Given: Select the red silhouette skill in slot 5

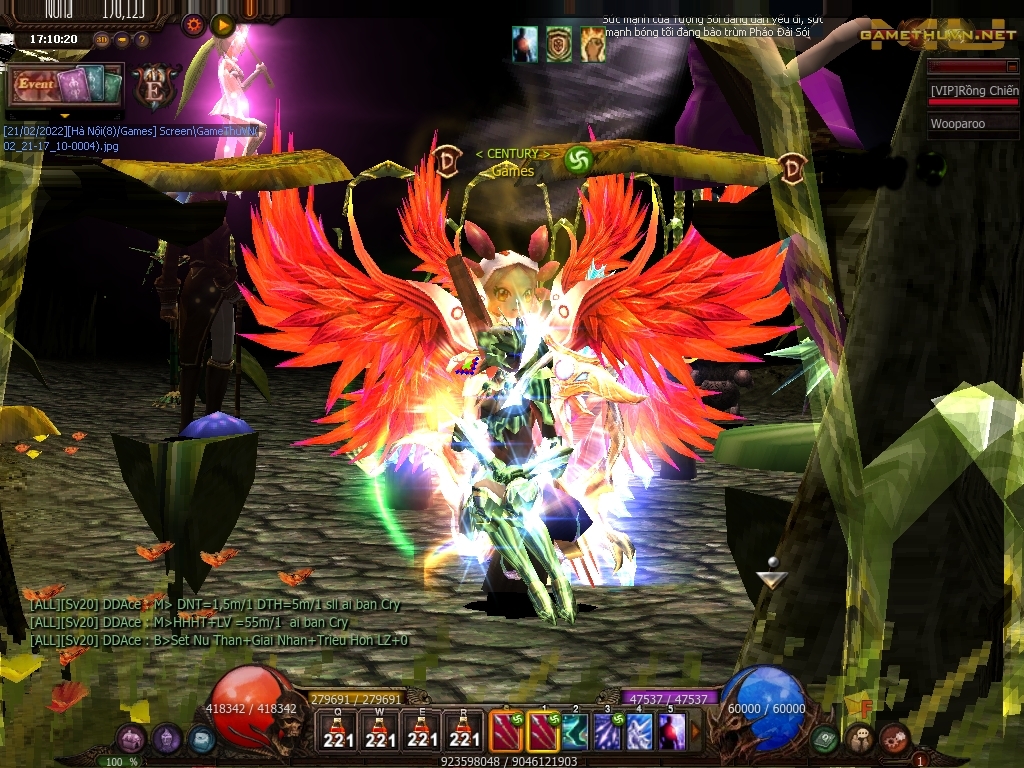Looking at the screenshot, I should click(671, 731).
